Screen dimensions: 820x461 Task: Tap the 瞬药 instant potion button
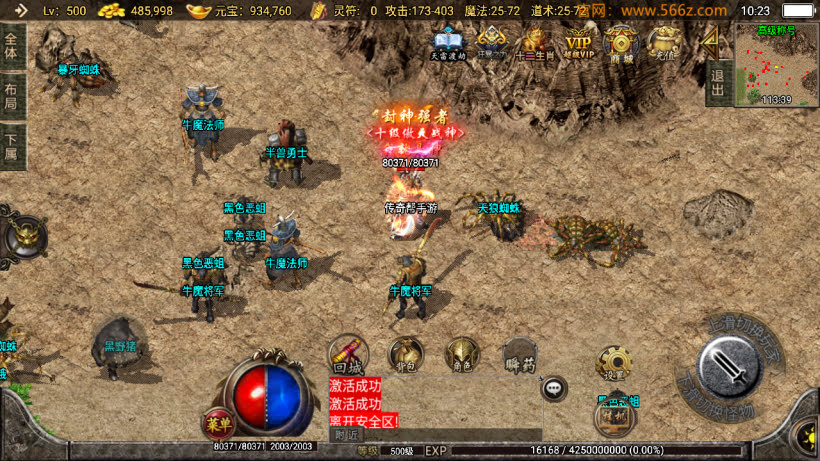[x=520, y=354]
